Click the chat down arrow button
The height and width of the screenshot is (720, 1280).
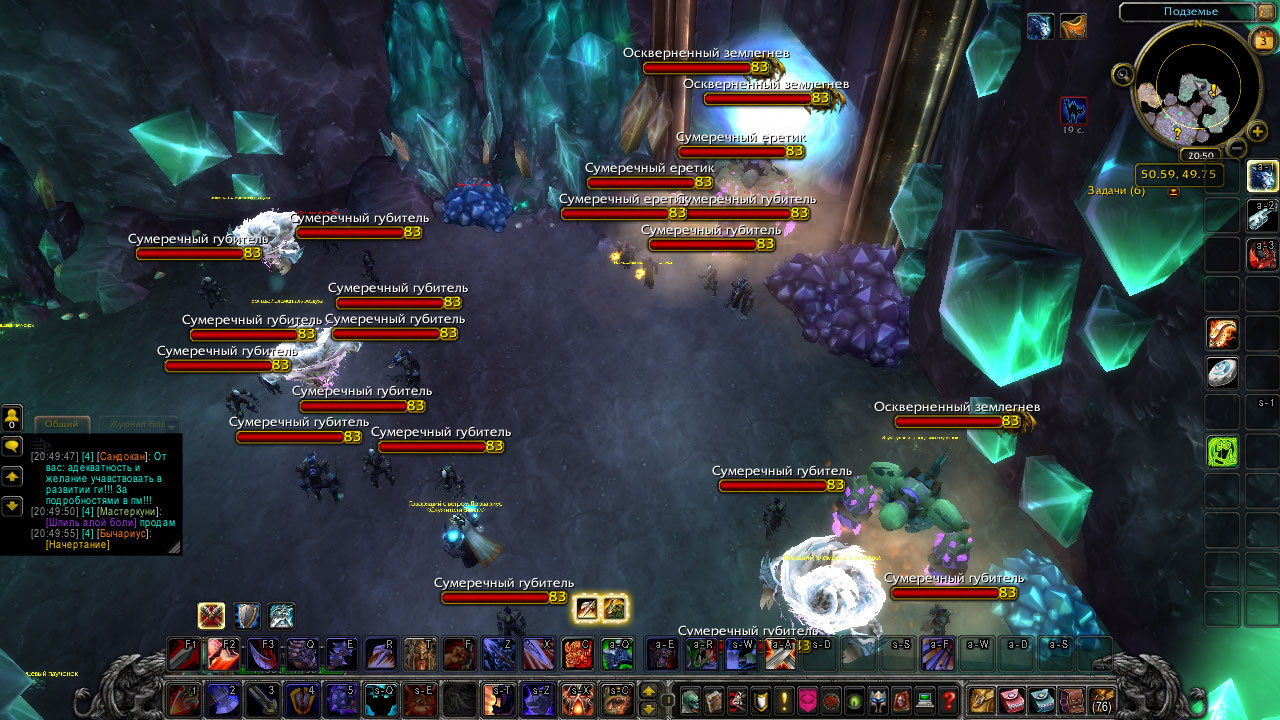12,506
